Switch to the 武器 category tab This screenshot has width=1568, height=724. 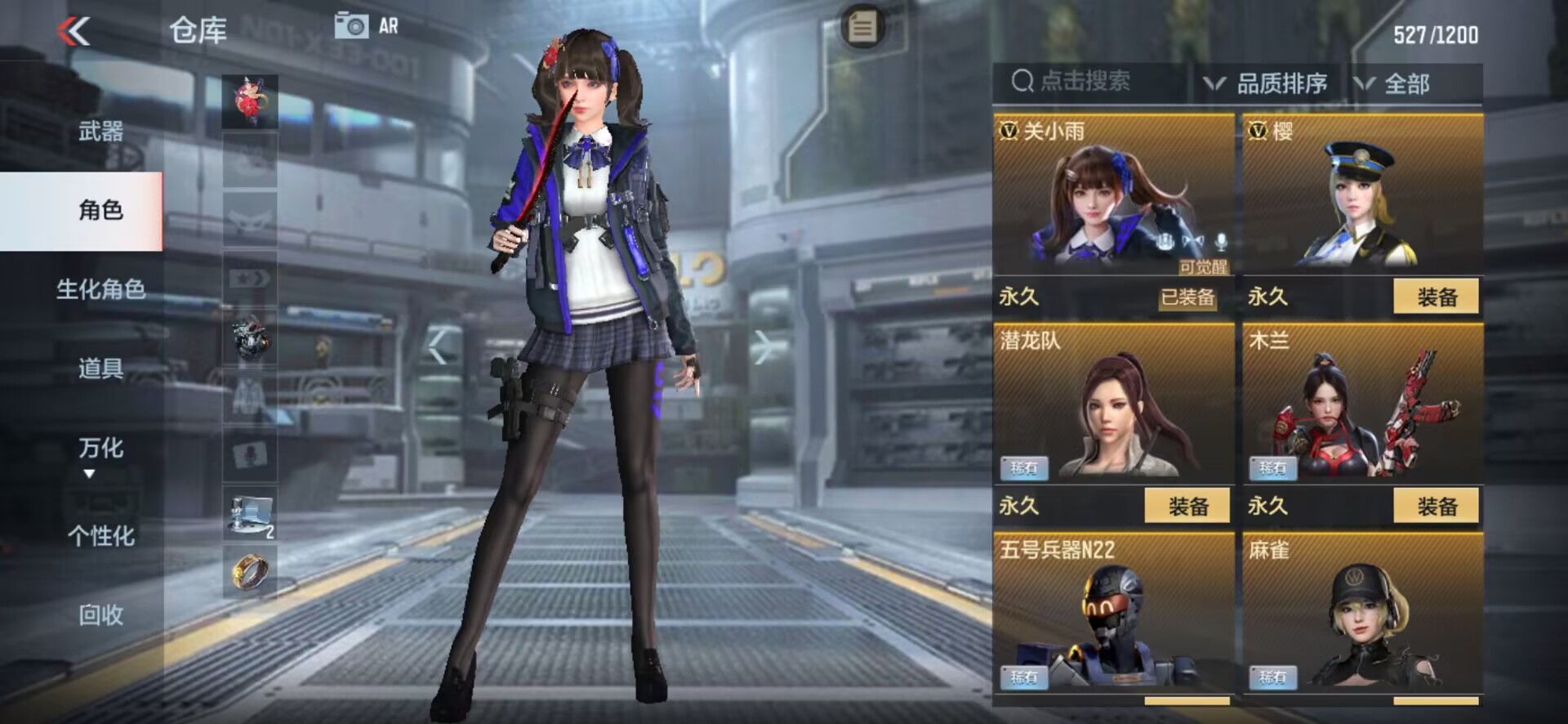(x=100, y=131)
